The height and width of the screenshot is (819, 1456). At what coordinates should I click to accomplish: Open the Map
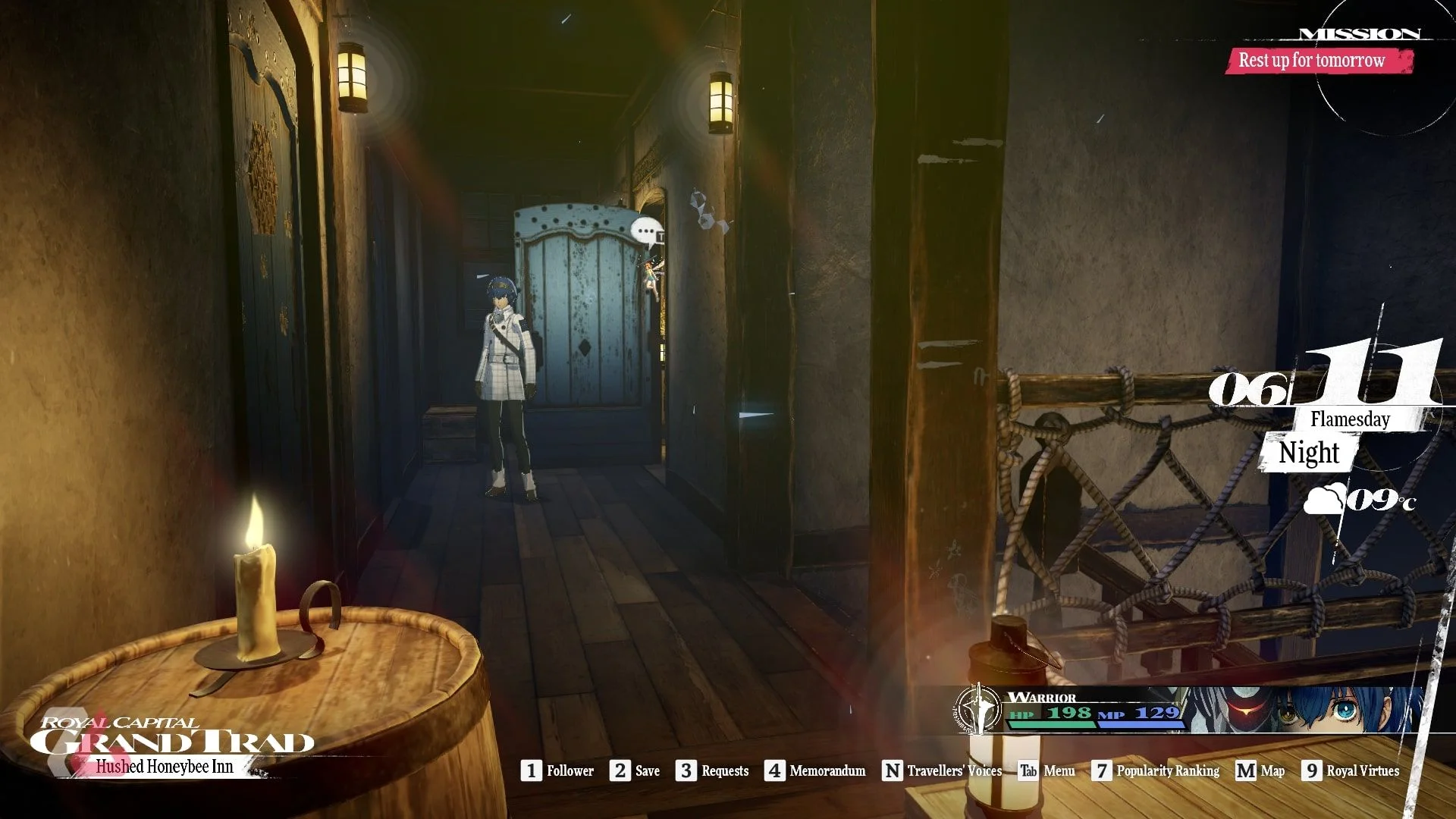click(1260, 770)
